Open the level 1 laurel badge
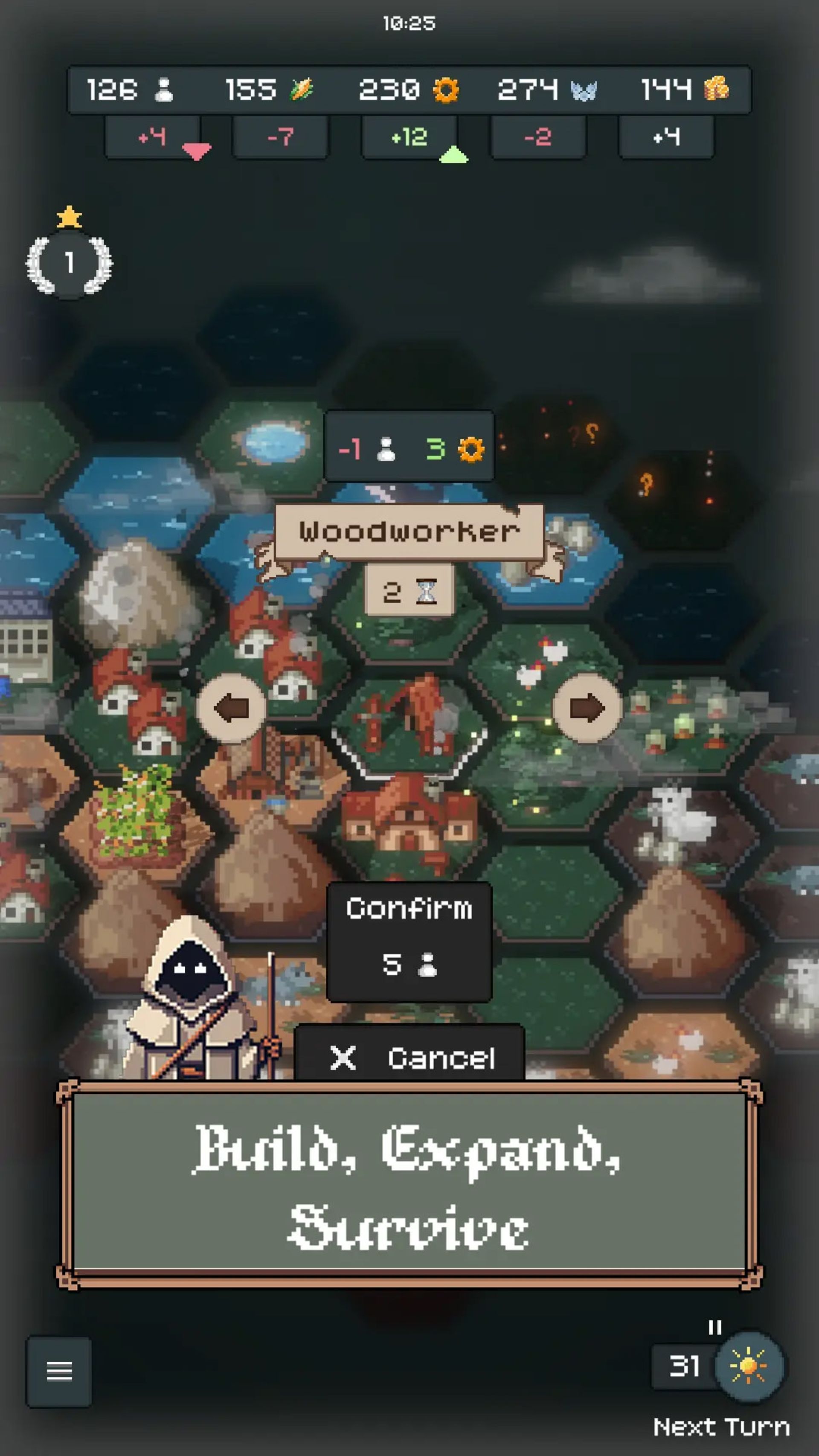The width and height of the screenshot is (819, 1456). [x=69, y=263]
